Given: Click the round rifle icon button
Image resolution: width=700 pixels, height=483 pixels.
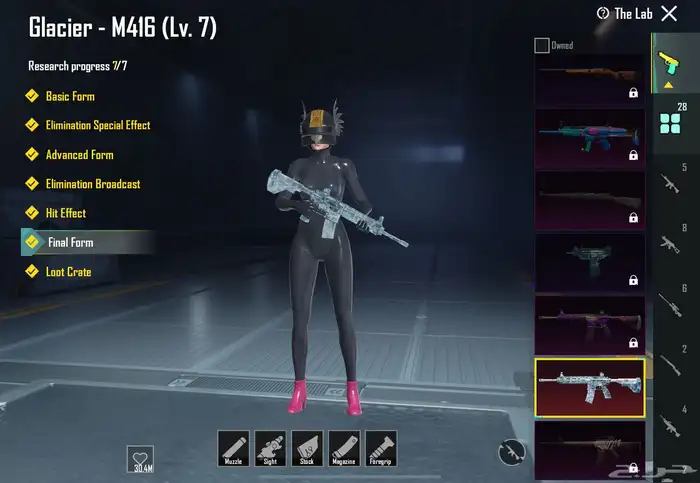Looking at the screenshot, I should pos(511,453).
